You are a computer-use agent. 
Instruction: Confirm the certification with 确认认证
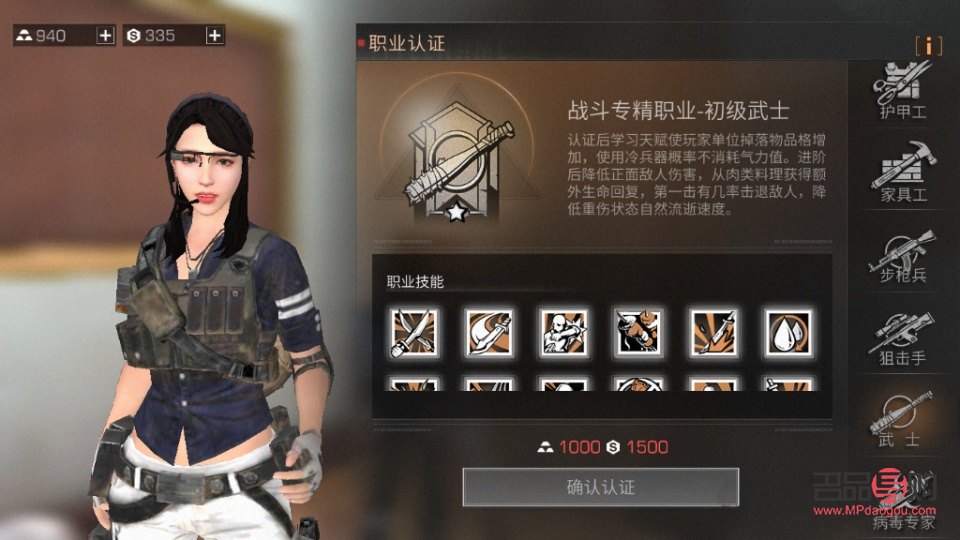click(600, 487)
